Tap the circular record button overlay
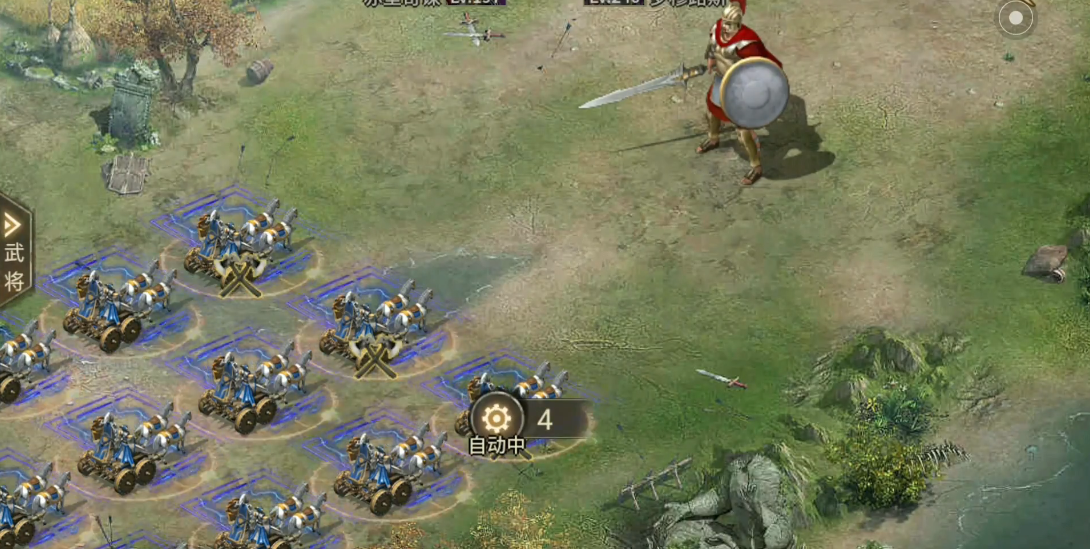Viewport: 1090px width, 549px height. pyautogui.click(x=1016, y=18)
